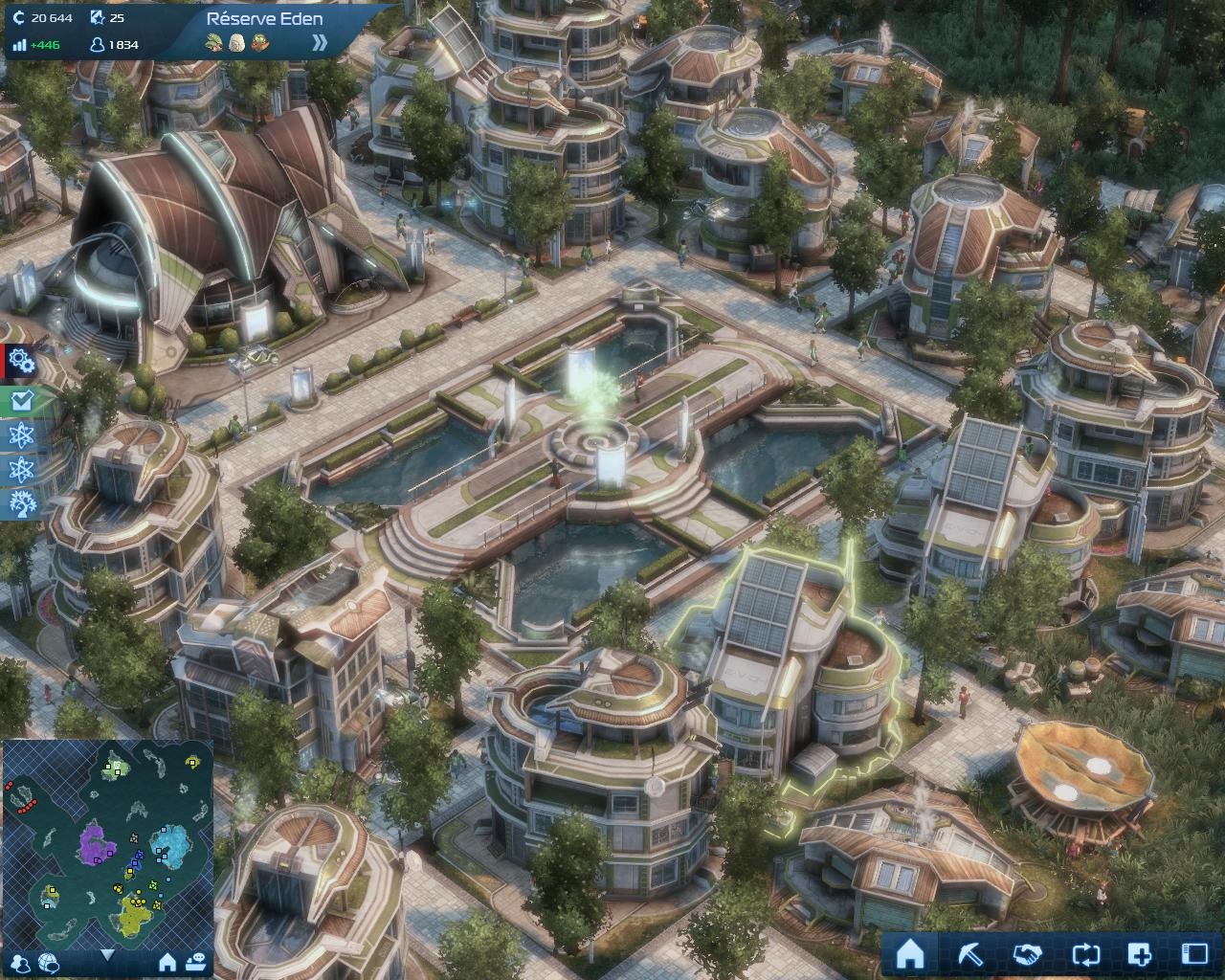Open the house menu beside the pickaxe
Screen dimensions: 1225x980
click(x=909, y=953)
